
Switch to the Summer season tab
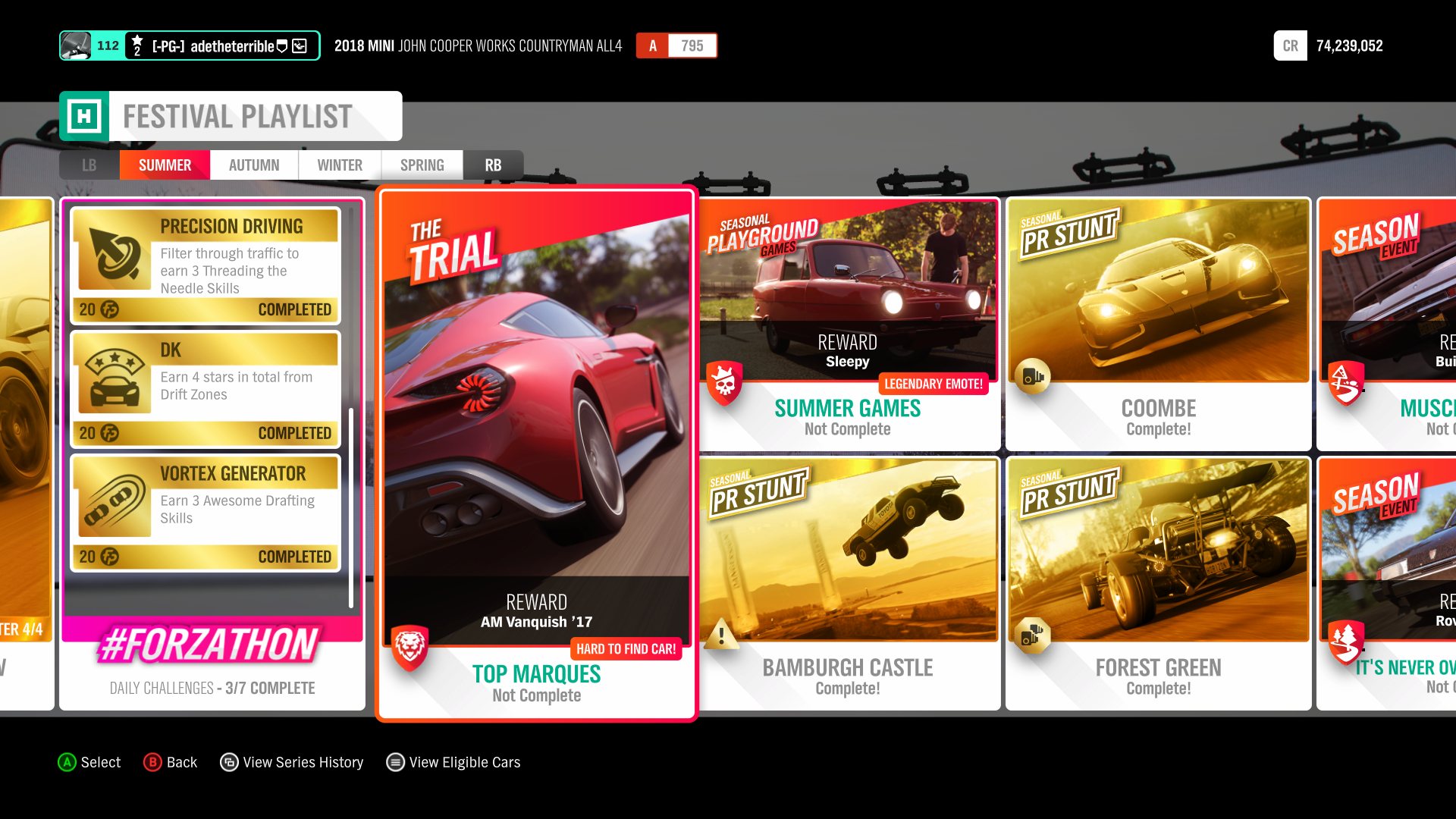[x=165, y=165]
